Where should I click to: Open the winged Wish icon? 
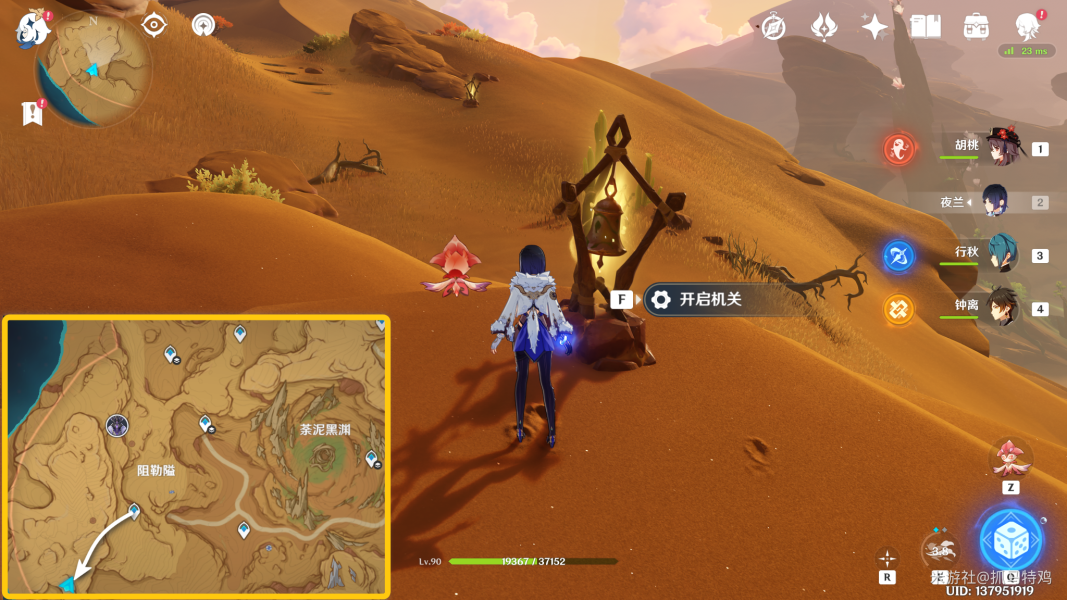[824, 27]
